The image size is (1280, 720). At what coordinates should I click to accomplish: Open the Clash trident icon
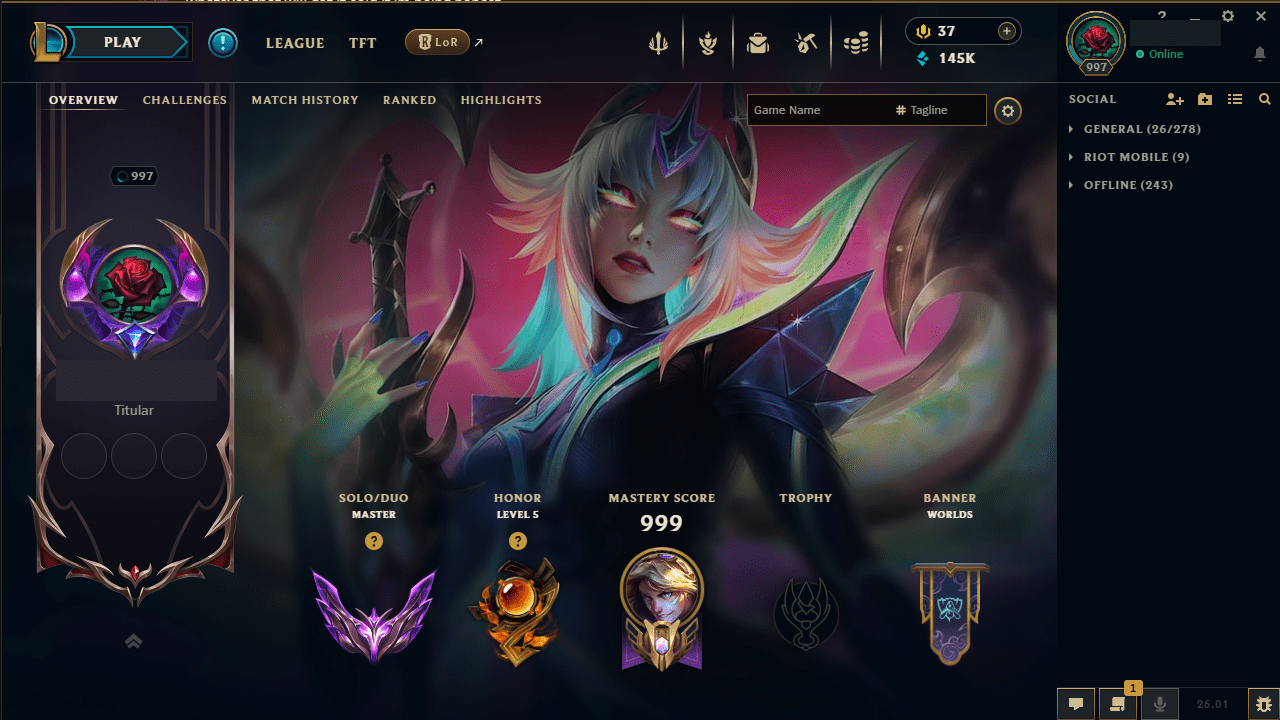tap(658, 42)
